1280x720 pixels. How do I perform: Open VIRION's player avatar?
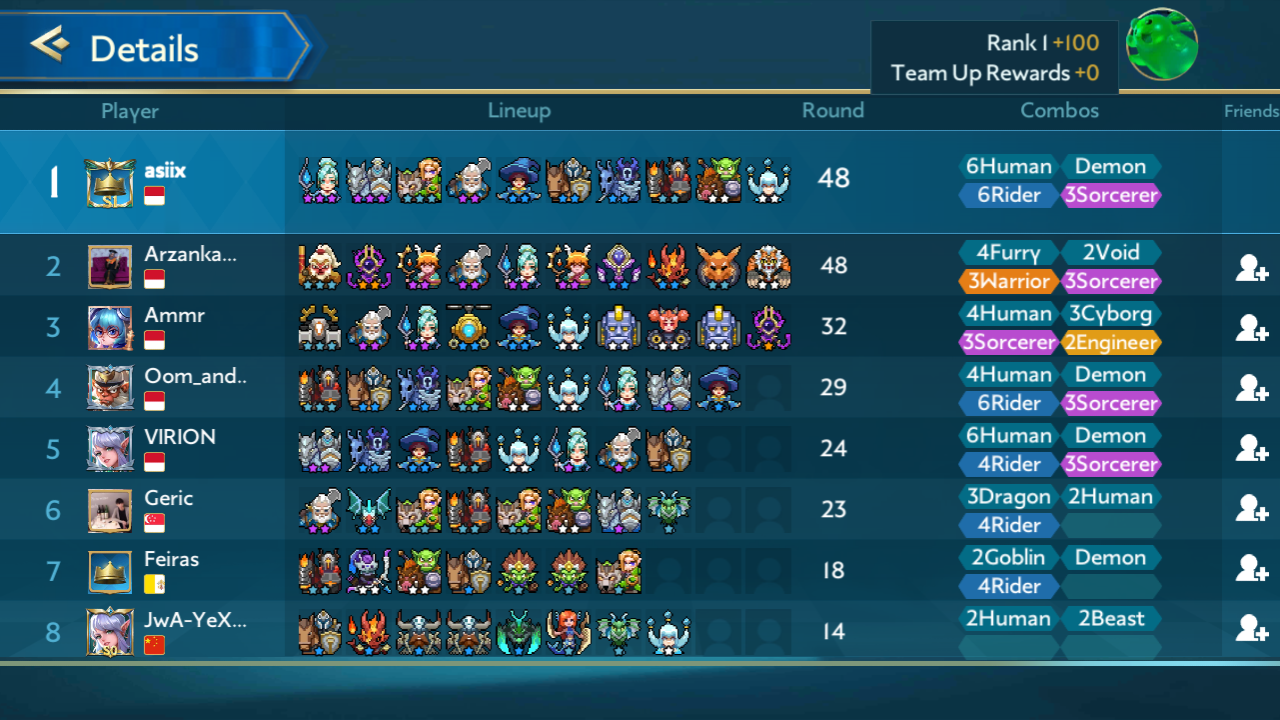109,449
